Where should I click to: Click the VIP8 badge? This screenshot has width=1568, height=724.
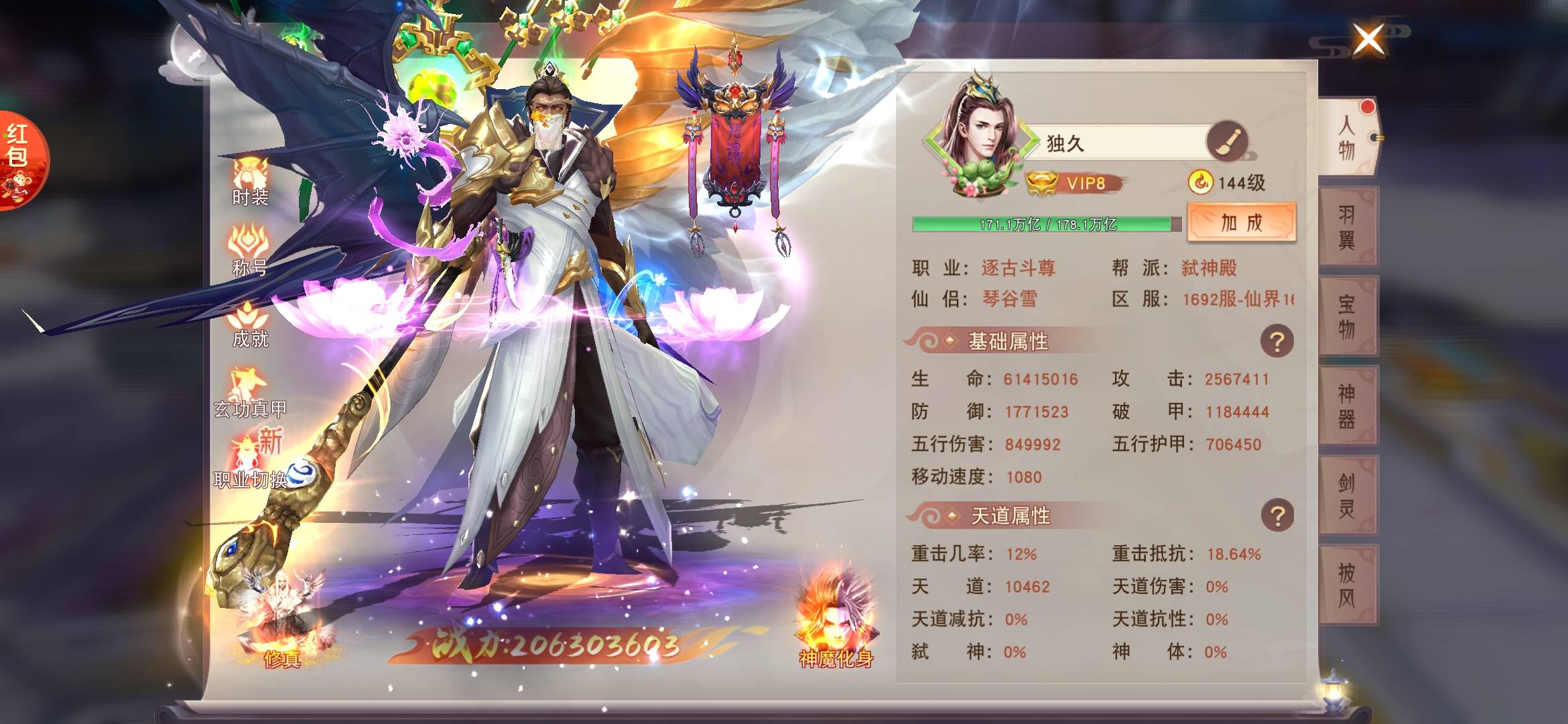1075,183
